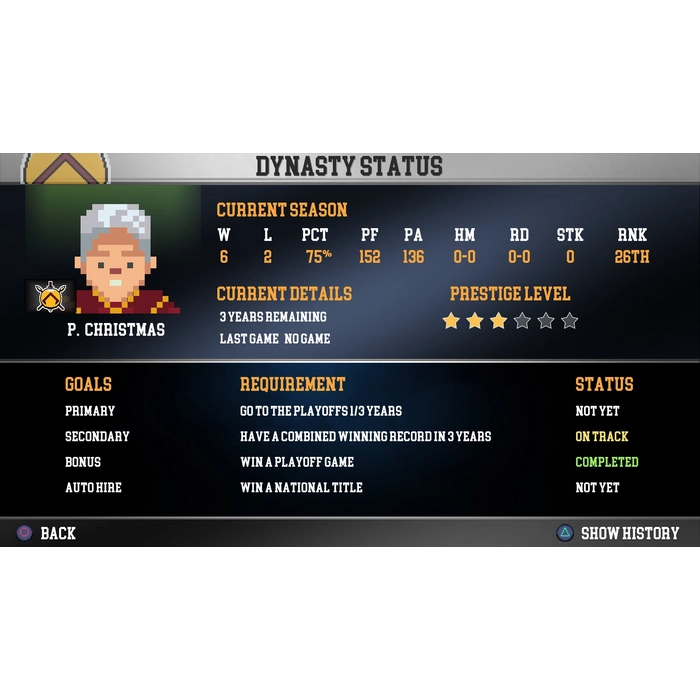Image resolution: width=700 pixels, height=700 pixels.
Task: Open the Show History option
Action: (x=629, y=533)
